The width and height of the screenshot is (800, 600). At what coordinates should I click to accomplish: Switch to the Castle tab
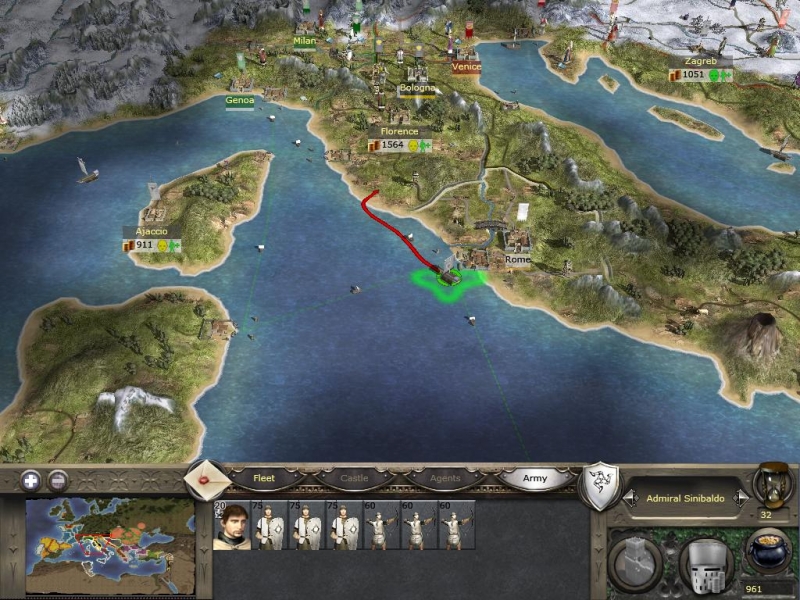(x=354, y=478)
